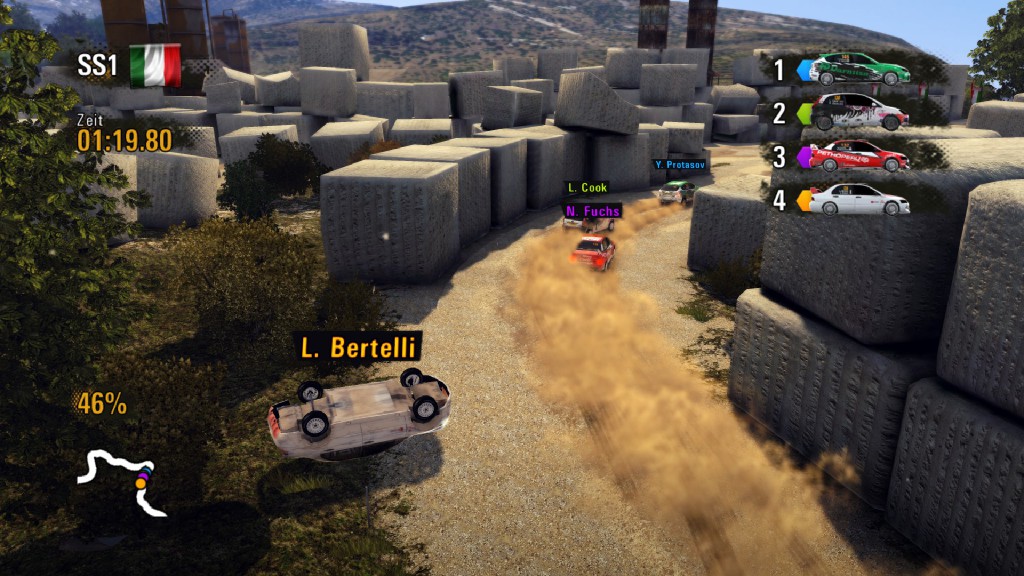Click the L. Bertelli name tag

pyautogui.click(x=358, y=348)
